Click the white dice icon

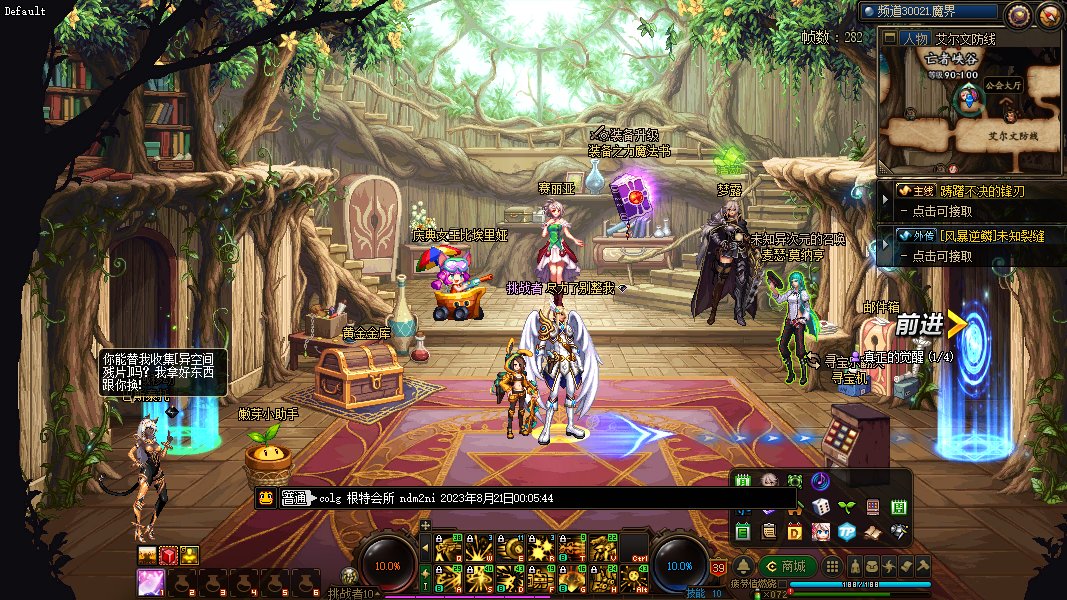point(820,507)
